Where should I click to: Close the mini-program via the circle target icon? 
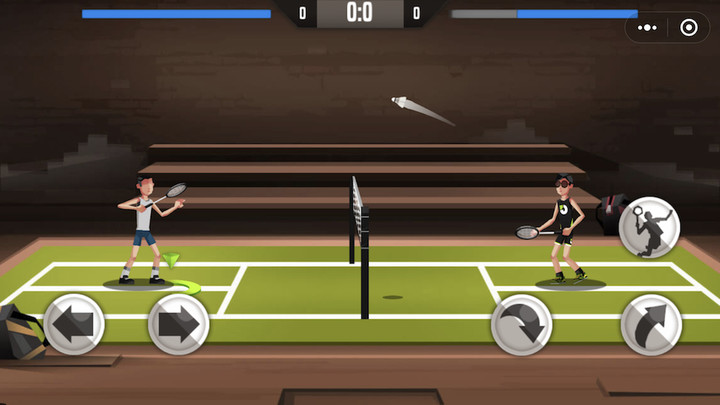point(688,28)
